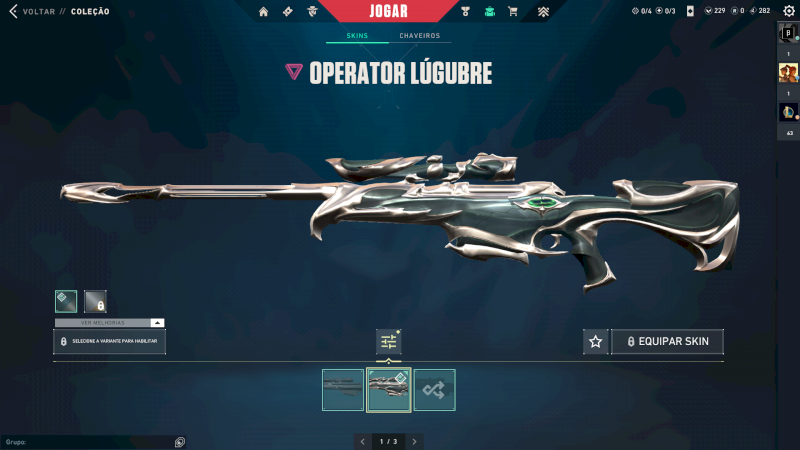Image resolution: width=800 pixels, height=450 pixels.
Task: Select the default Operator skin thumbnail
Action: [343, 390]
